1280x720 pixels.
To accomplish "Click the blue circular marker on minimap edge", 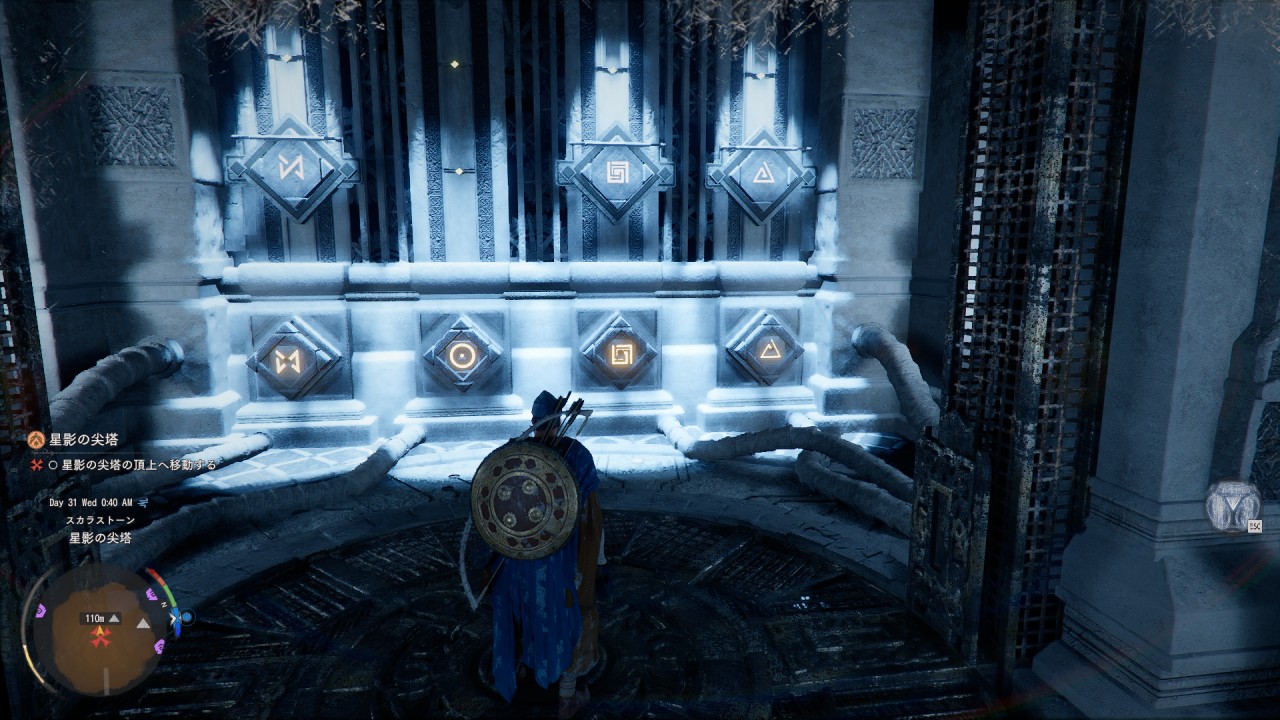I will pyautogui.click(x=186, y=617).
